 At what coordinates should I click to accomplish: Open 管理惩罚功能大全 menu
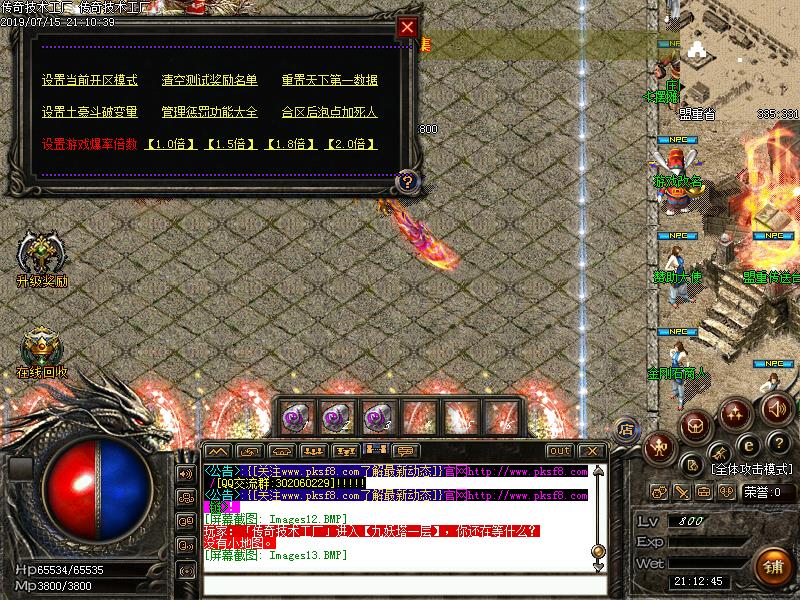(x=209, y=112)
